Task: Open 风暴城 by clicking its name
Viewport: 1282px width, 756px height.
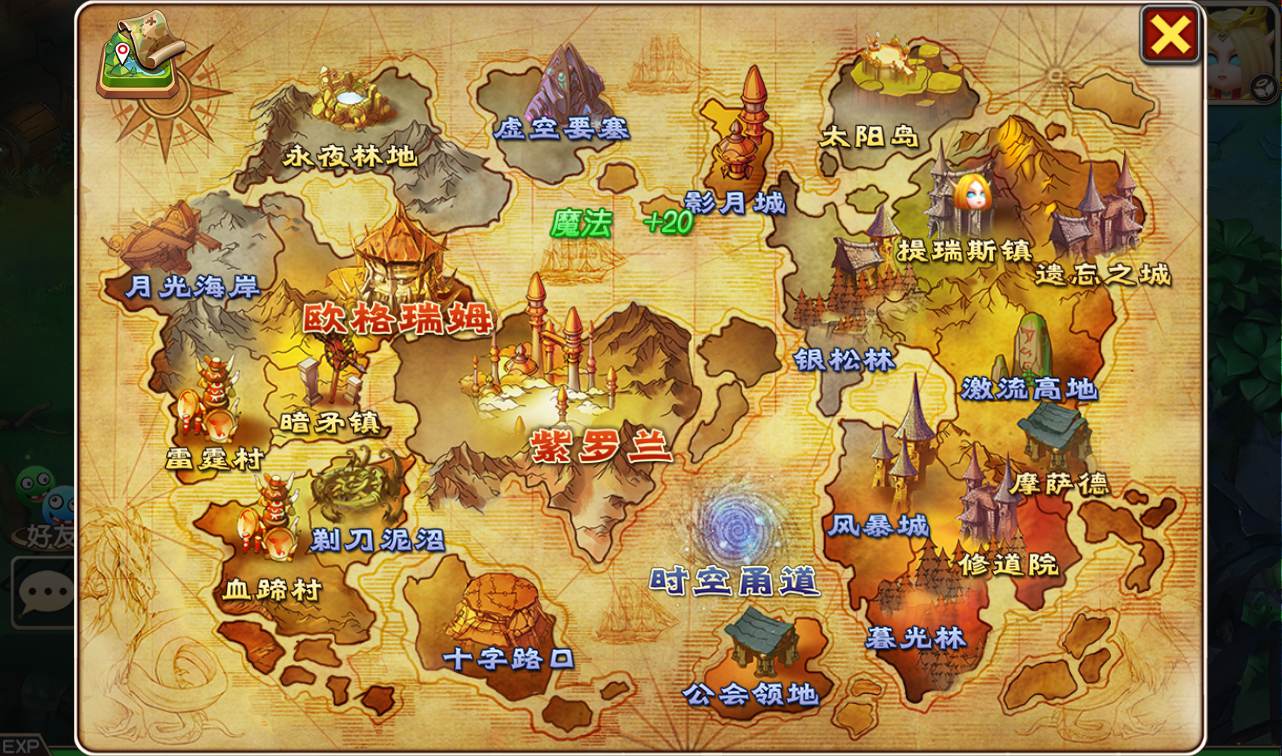Action: click(880, 524)
